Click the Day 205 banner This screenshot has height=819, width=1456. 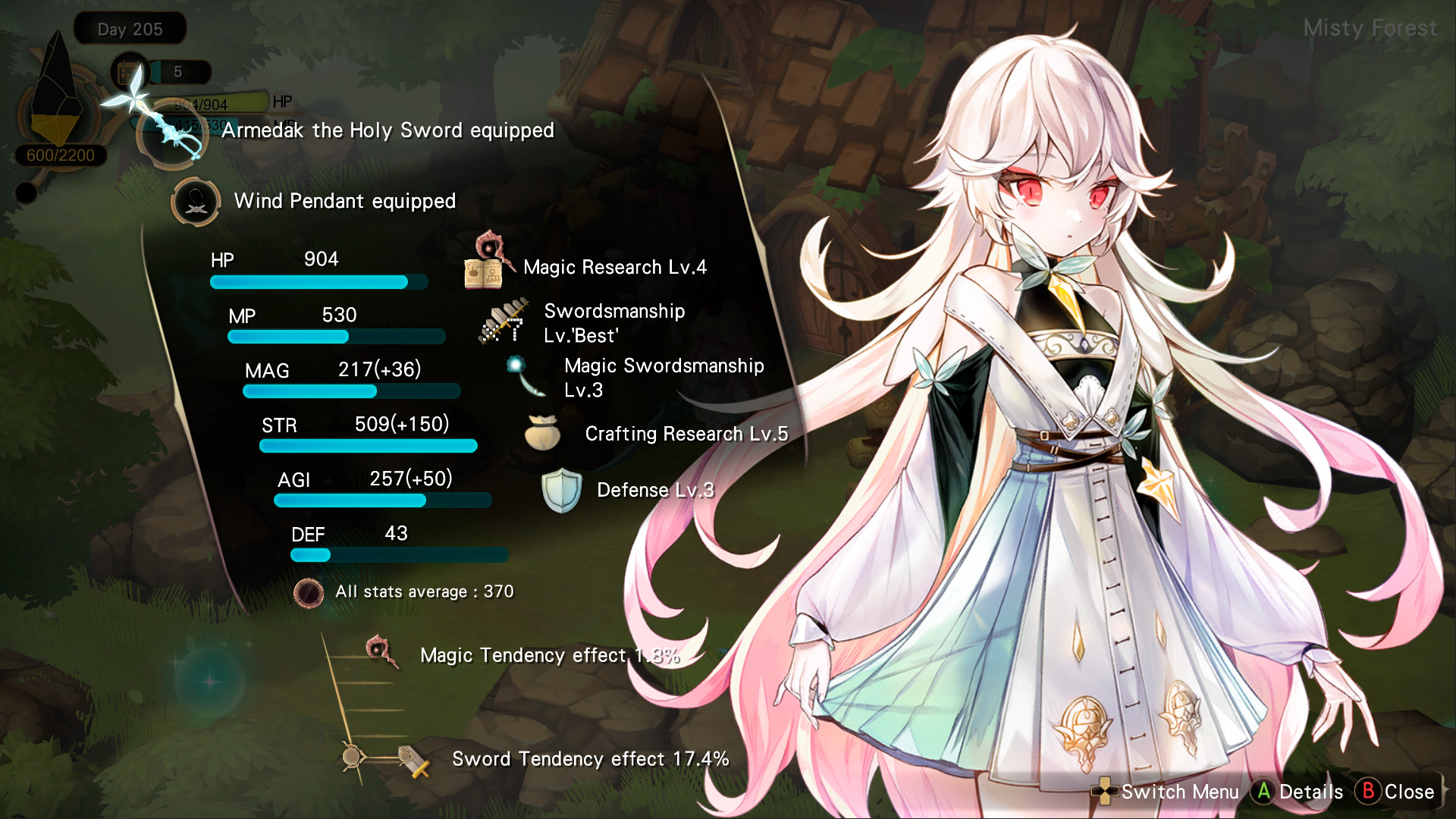(129, 29)
